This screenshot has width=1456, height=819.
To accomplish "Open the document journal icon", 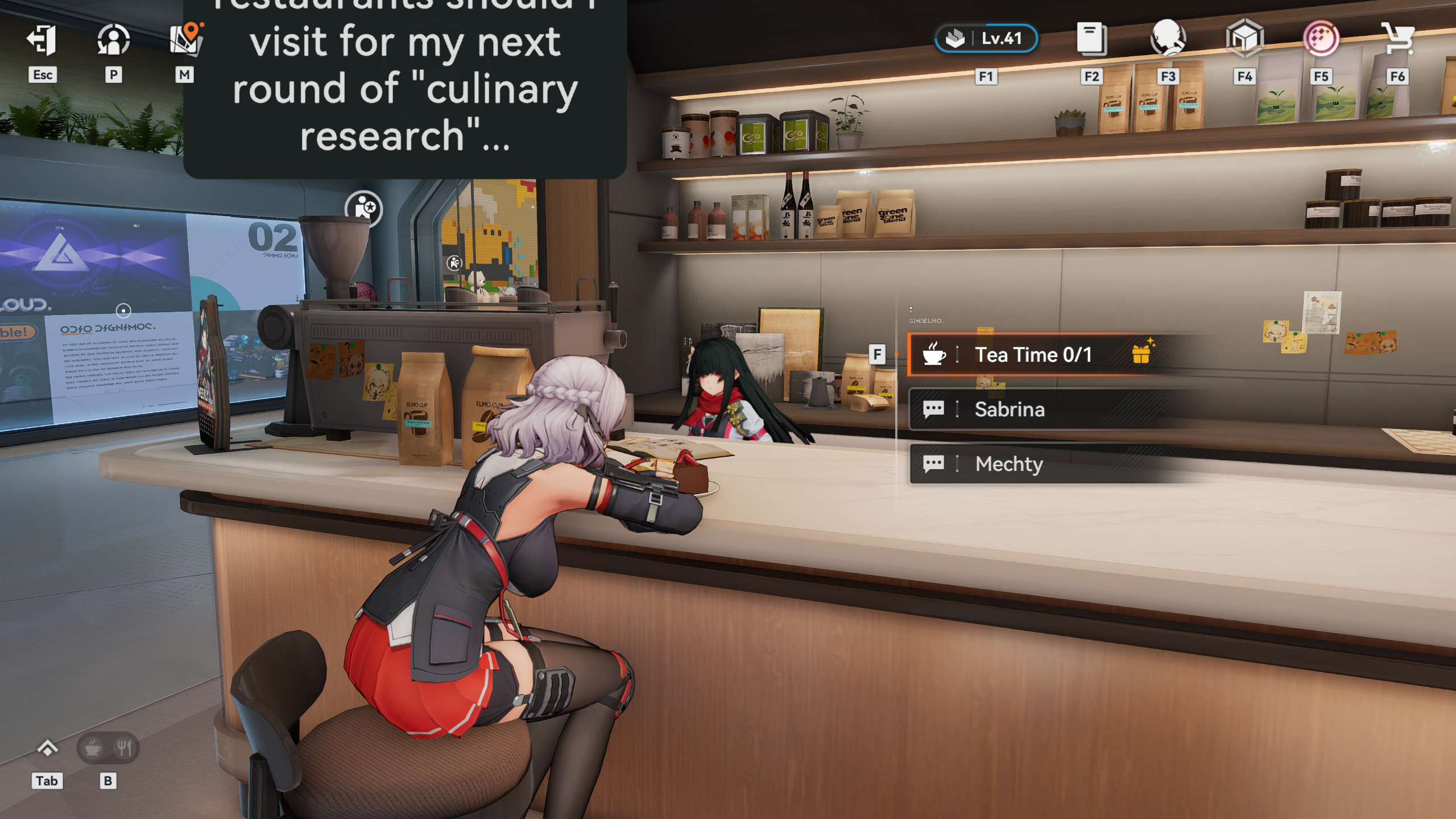I will pyautogui.click(x=1091, y=39).
